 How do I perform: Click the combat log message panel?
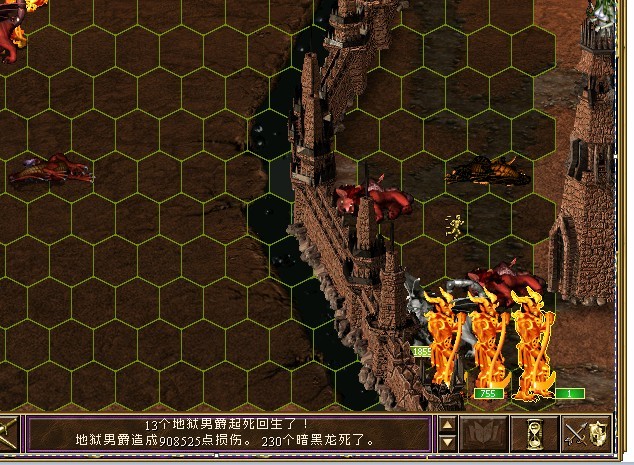coord(228,433)
